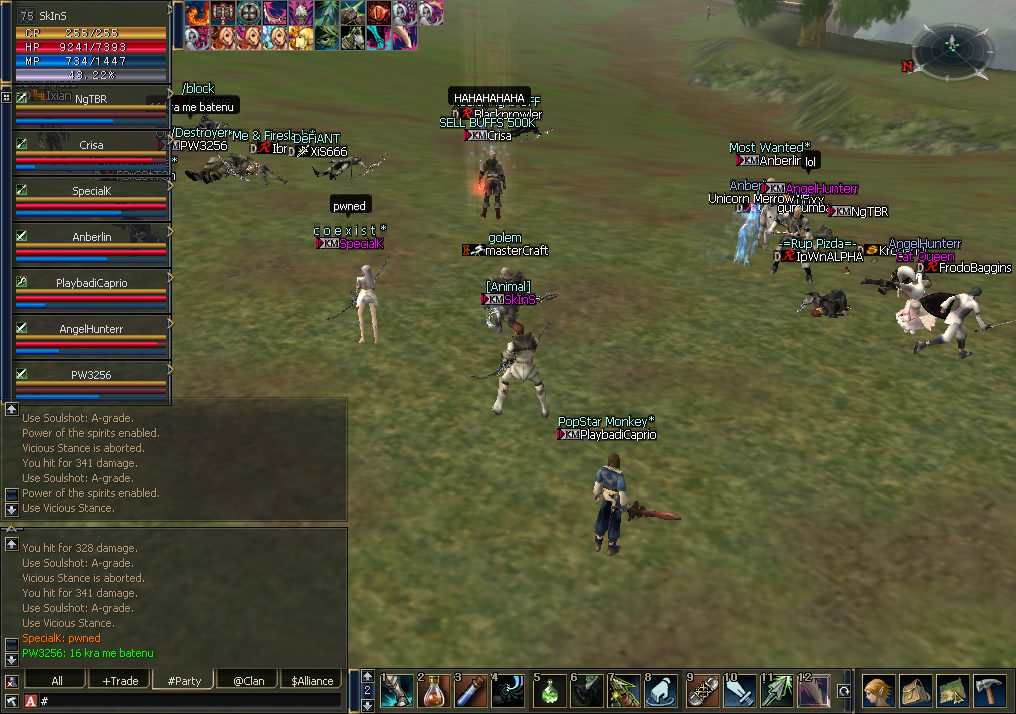
Task: Select the #Party chat tab
Action: [184, 681]
